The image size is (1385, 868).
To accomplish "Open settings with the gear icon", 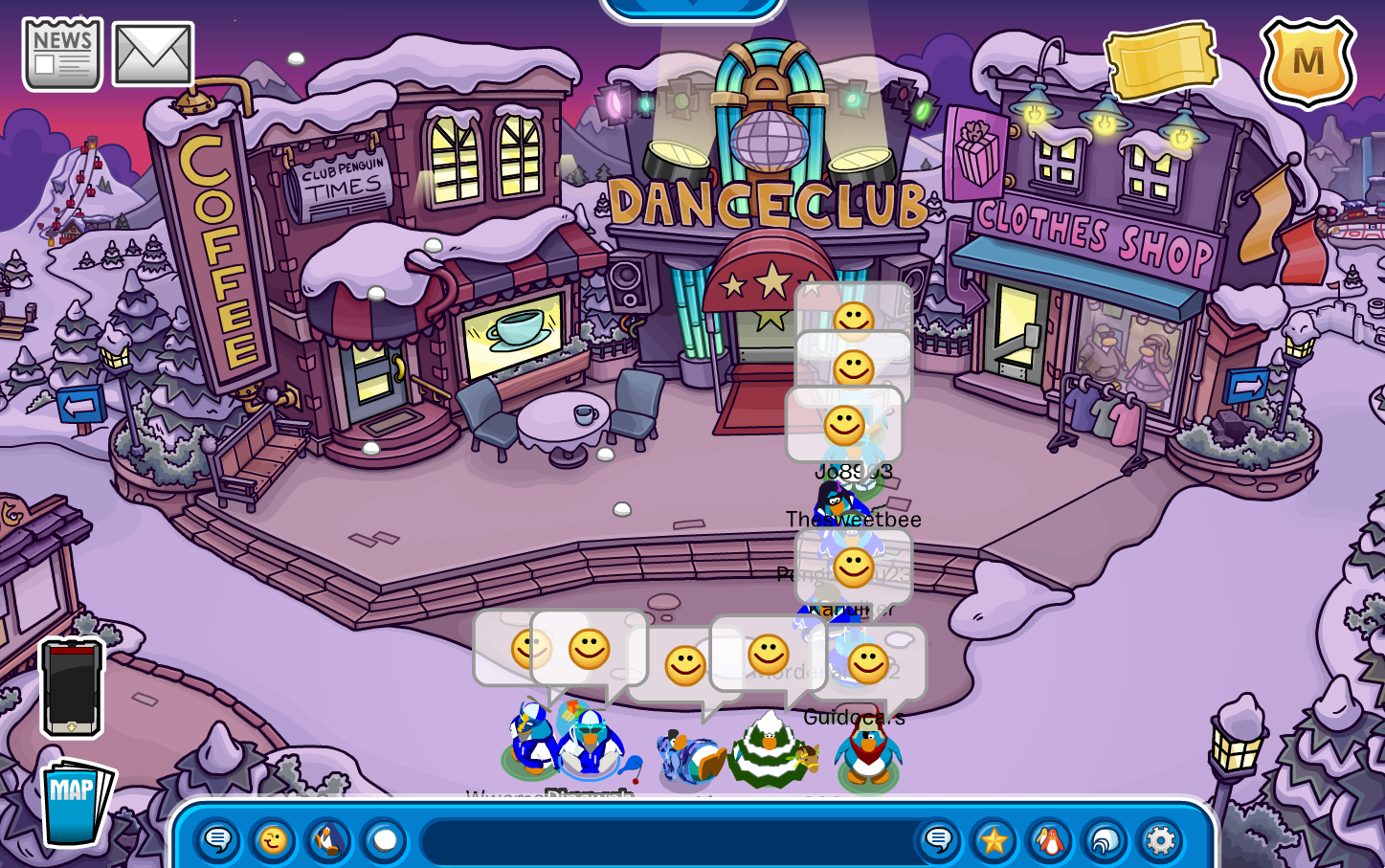I will (x=1160, y=841).
